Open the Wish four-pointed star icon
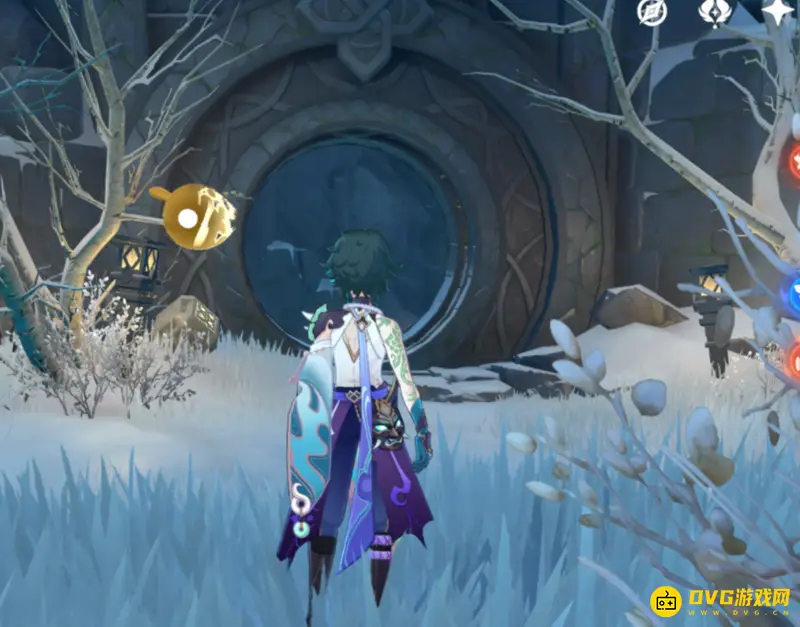 pyautogui.click(x=778, y=12)
